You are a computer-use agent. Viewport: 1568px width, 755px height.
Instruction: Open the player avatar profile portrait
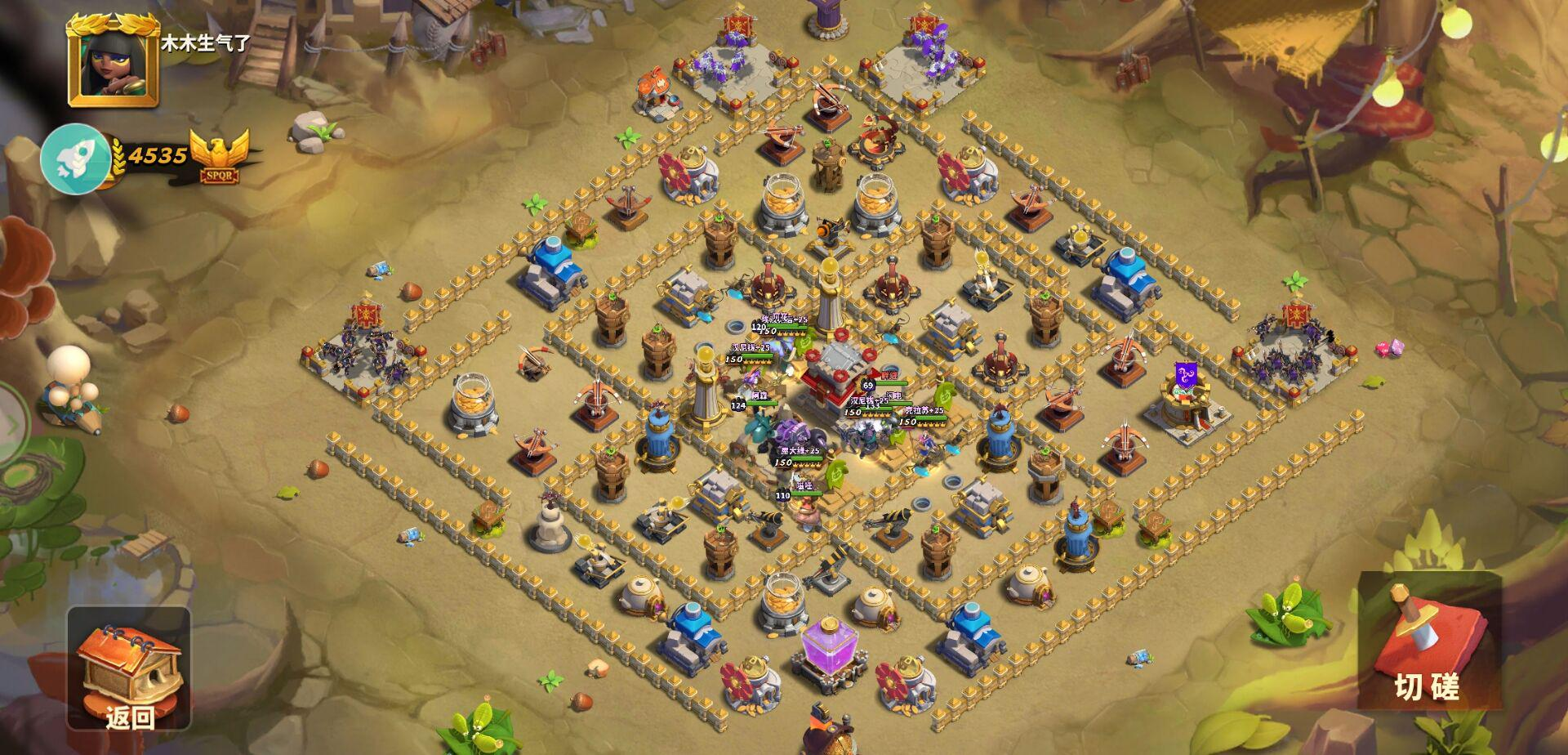click(x=114, y=62)
